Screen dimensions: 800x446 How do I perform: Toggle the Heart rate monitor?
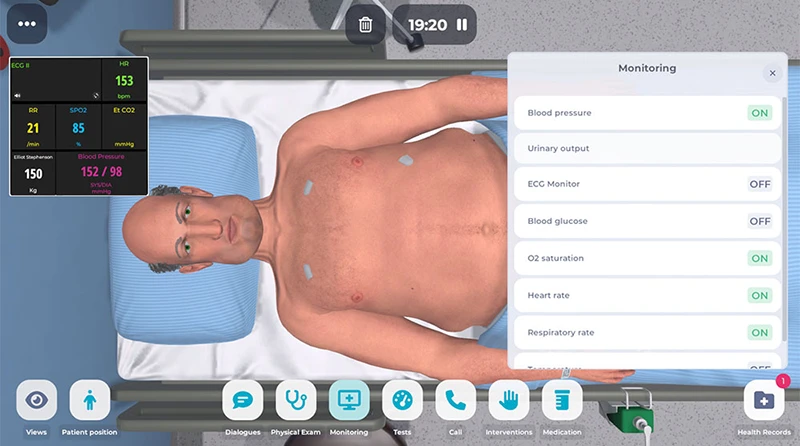(759, 295)
